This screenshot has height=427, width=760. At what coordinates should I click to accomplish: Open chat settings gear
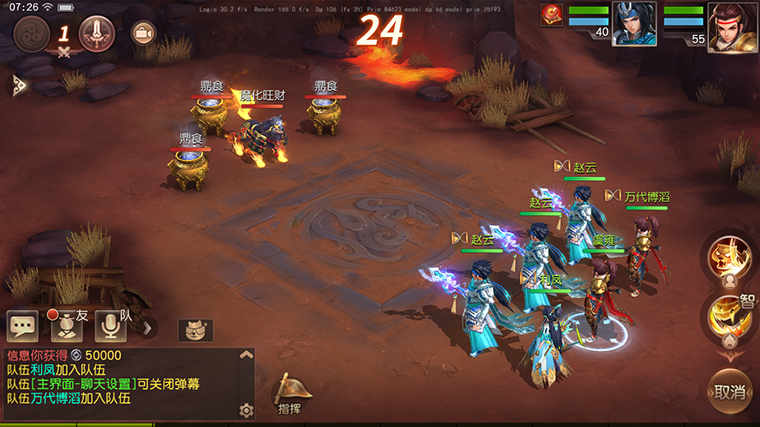(246, 410)
